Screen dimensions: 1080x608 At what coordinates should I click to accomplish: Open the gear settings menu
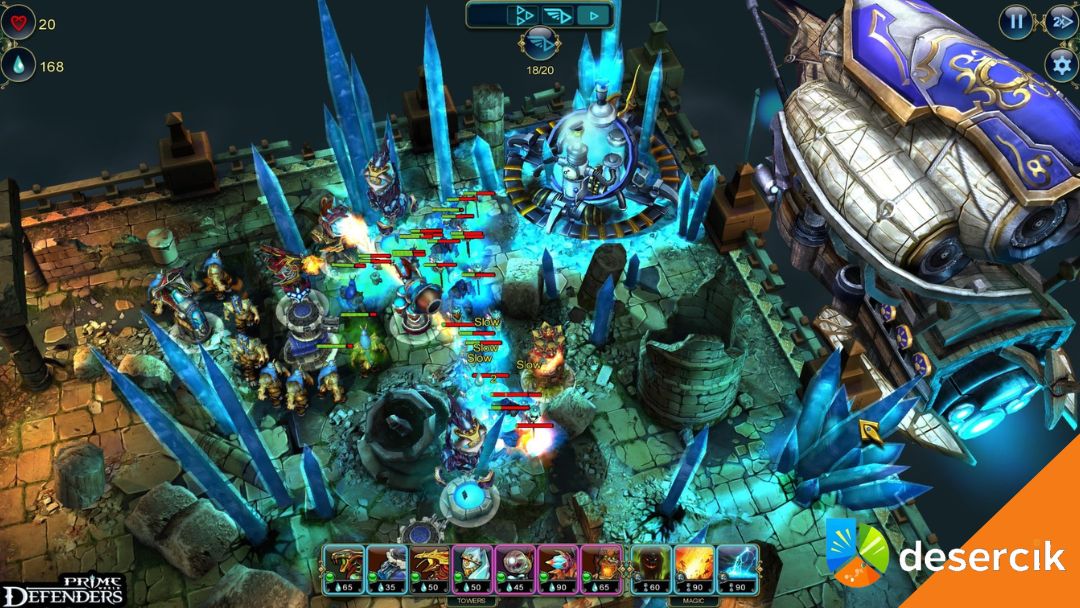click(1061, 64)
